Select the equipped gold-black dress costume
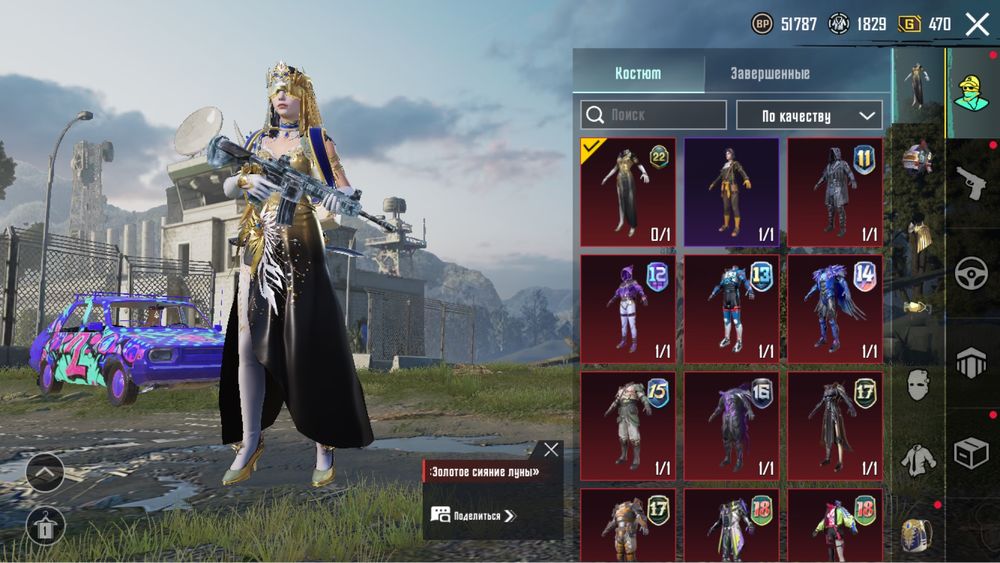This screenshot has height=563, width=1000. [x=628, y=192]
